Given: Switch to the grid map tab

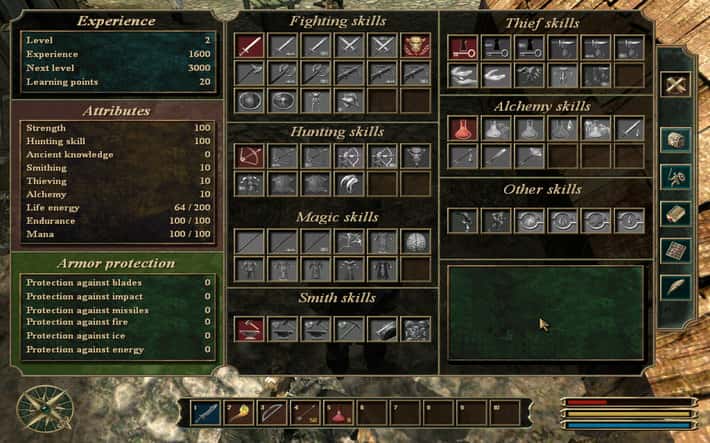Looking at the screenshot, I should [677, 250].
